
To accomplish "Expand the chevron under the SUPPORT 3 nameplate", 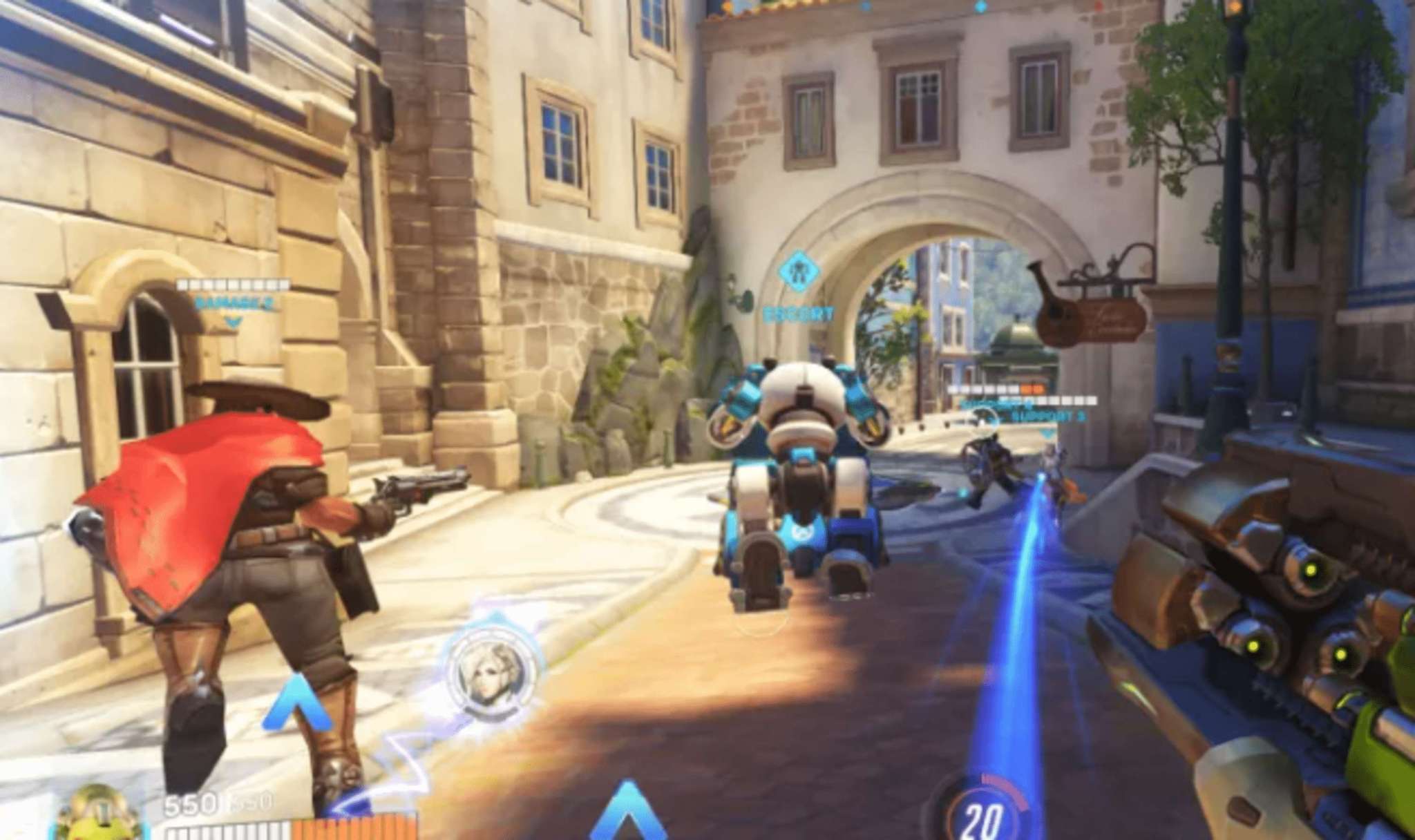I will [x=1047, y=434].
